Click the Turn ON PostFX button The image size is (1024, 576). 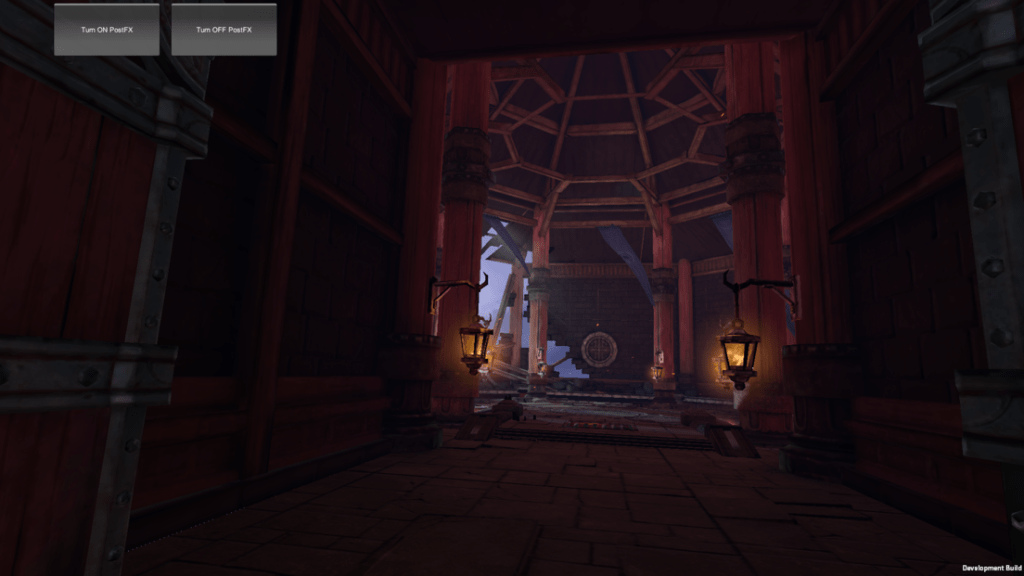pos(107,29)
